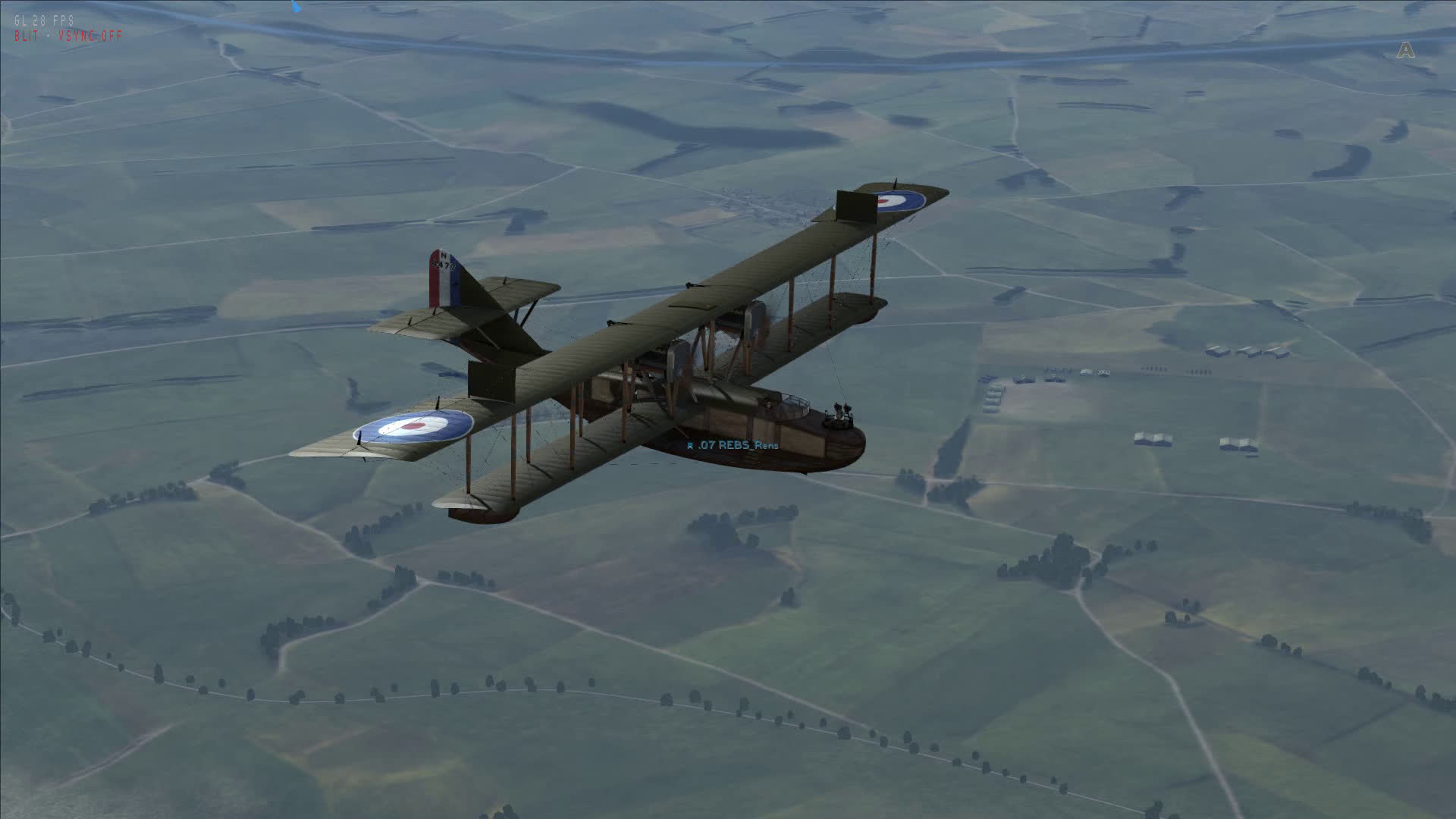This screenshot has width=1456, height=819.
Task: Click the autopilot "A" indicator icon
Action: coord(1406,50)
